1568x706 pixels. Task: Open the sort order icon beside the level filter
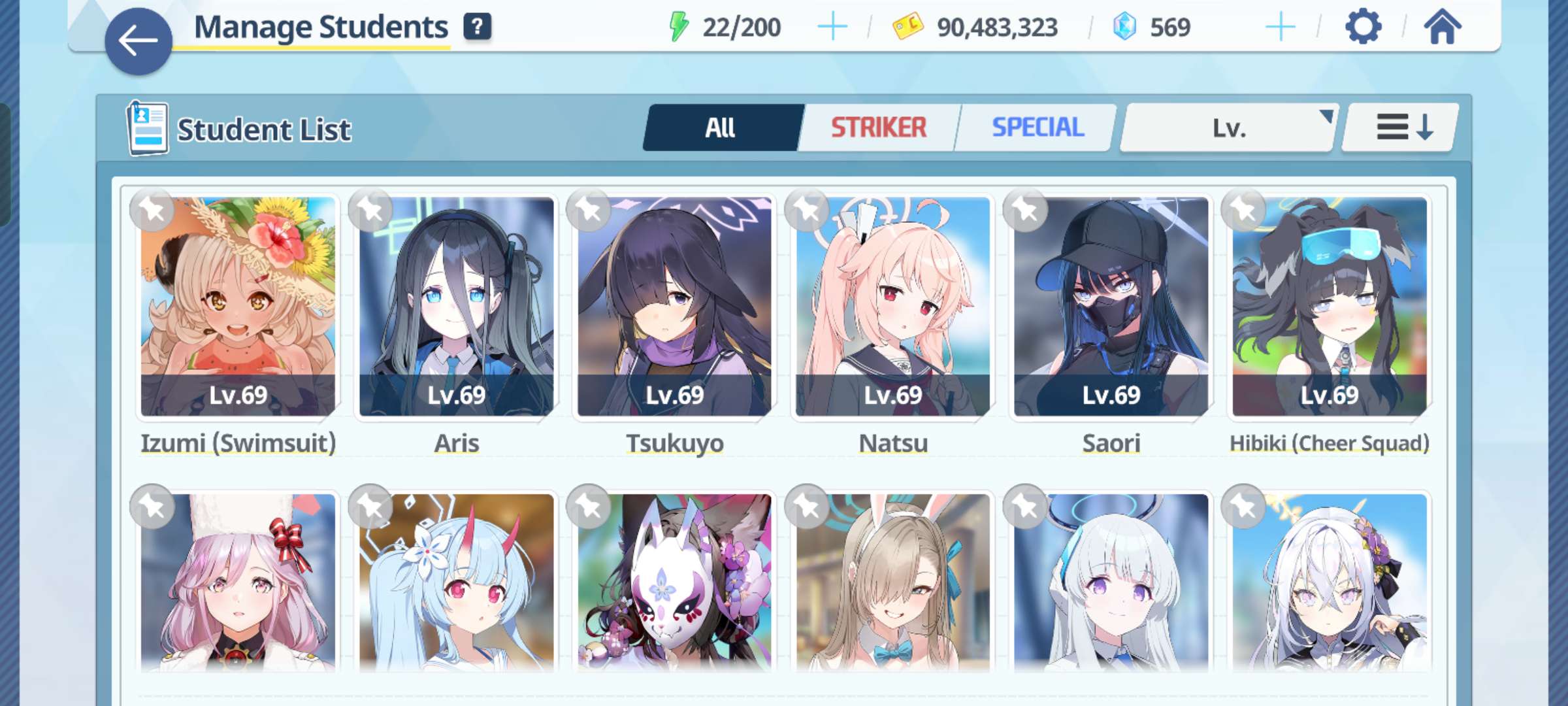click(1398, 128)
